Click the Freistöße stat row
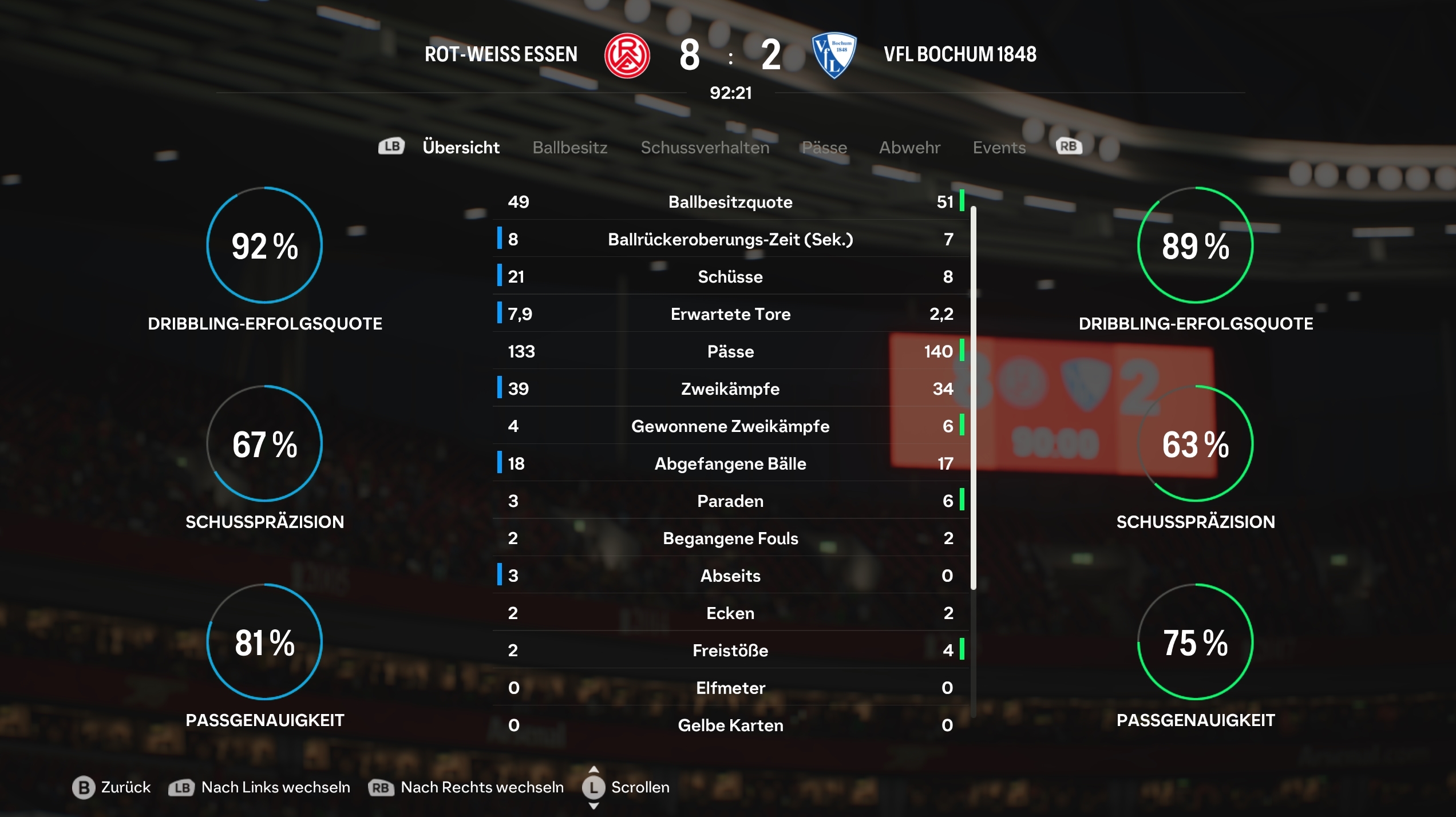The image size is (1456, 817). 730,651
